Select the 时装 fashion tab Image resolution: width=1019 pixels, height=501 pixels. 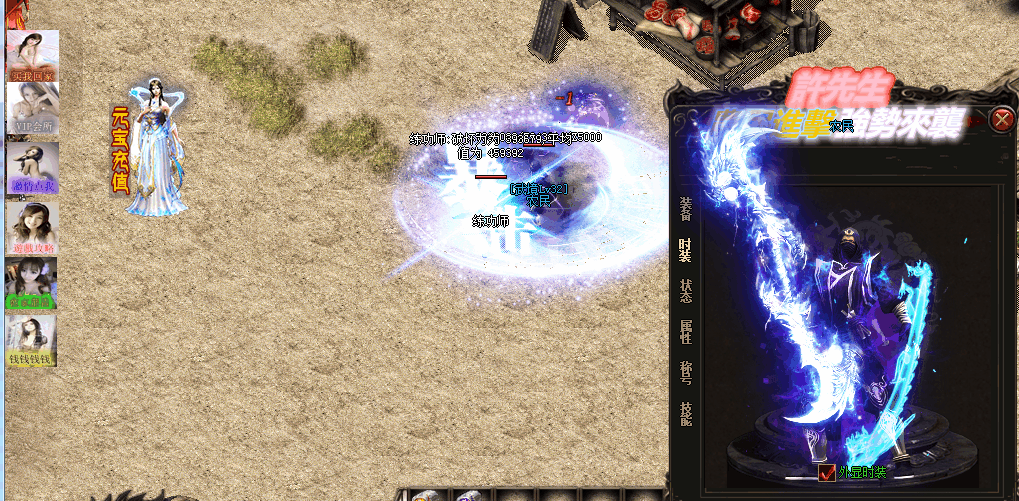point(685,250)
